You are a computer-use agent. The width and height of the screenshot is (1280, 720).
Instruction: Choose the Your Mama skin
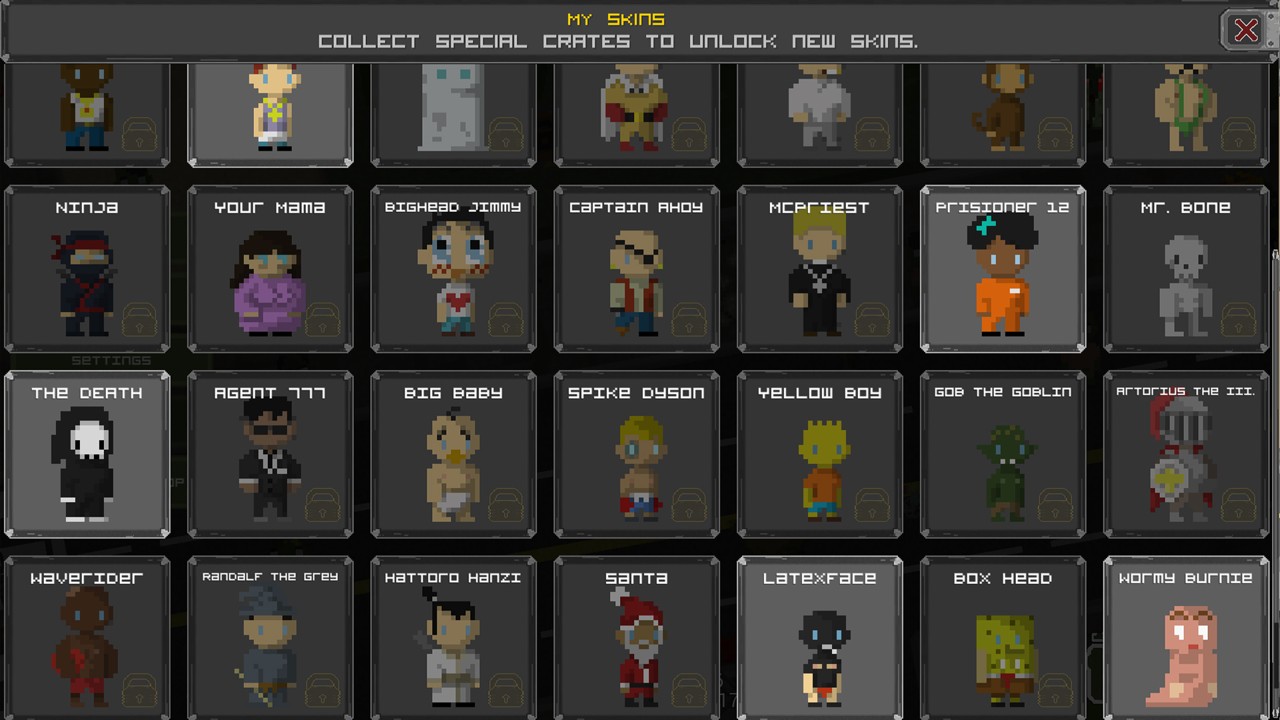coord(270,269)
